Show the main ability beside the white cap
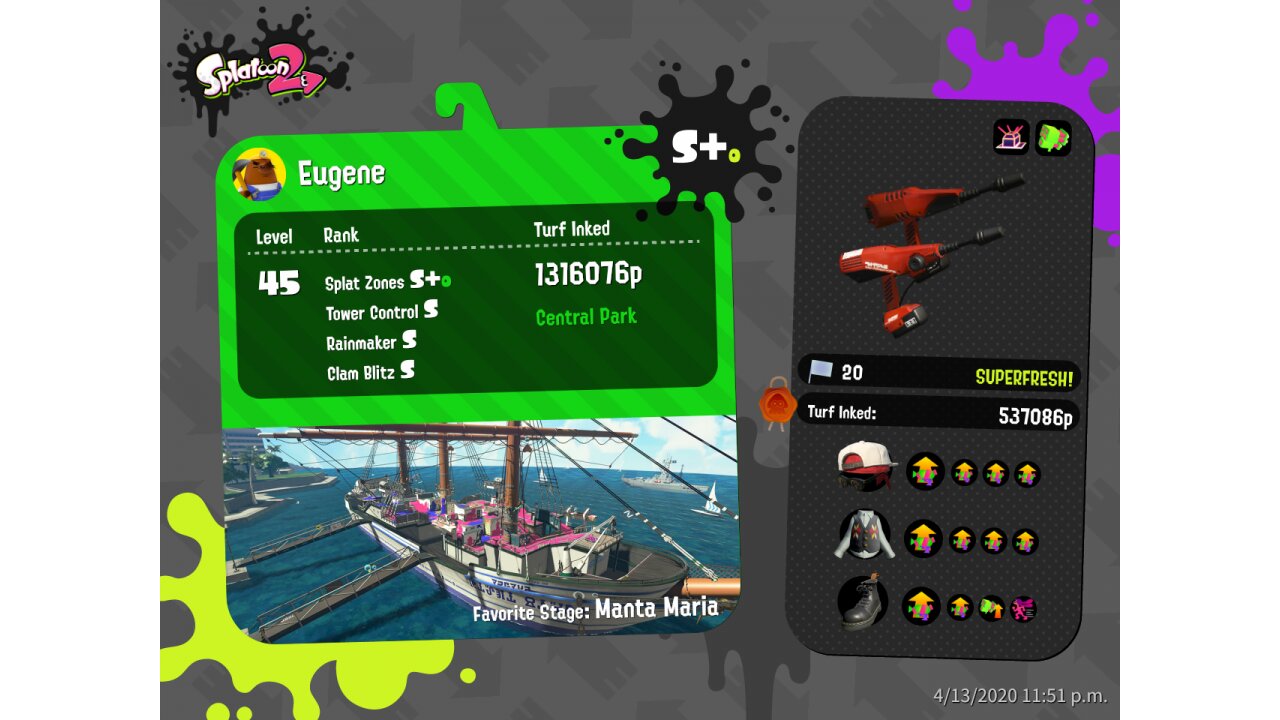 pyautogui.click(x=925, y=471)
